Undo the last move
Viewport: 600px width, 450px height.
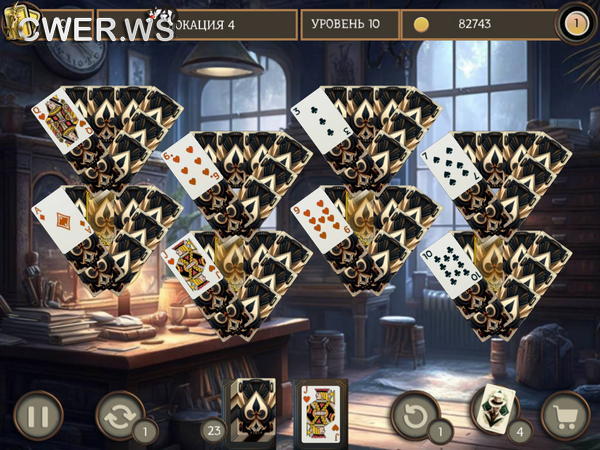pyautogui.click(x=414, y=414)
